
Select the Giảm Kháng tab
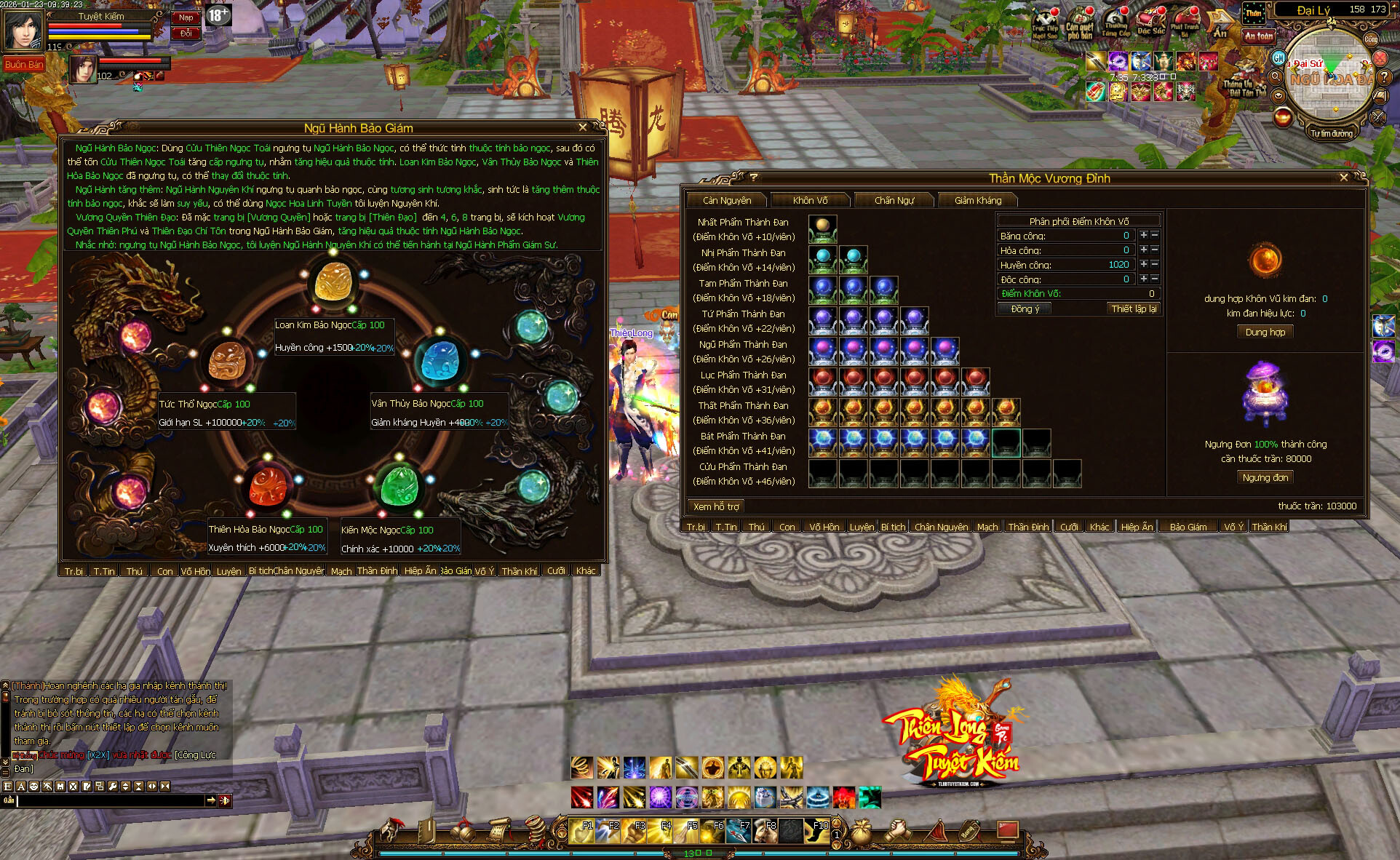click(x=978, y=200)
